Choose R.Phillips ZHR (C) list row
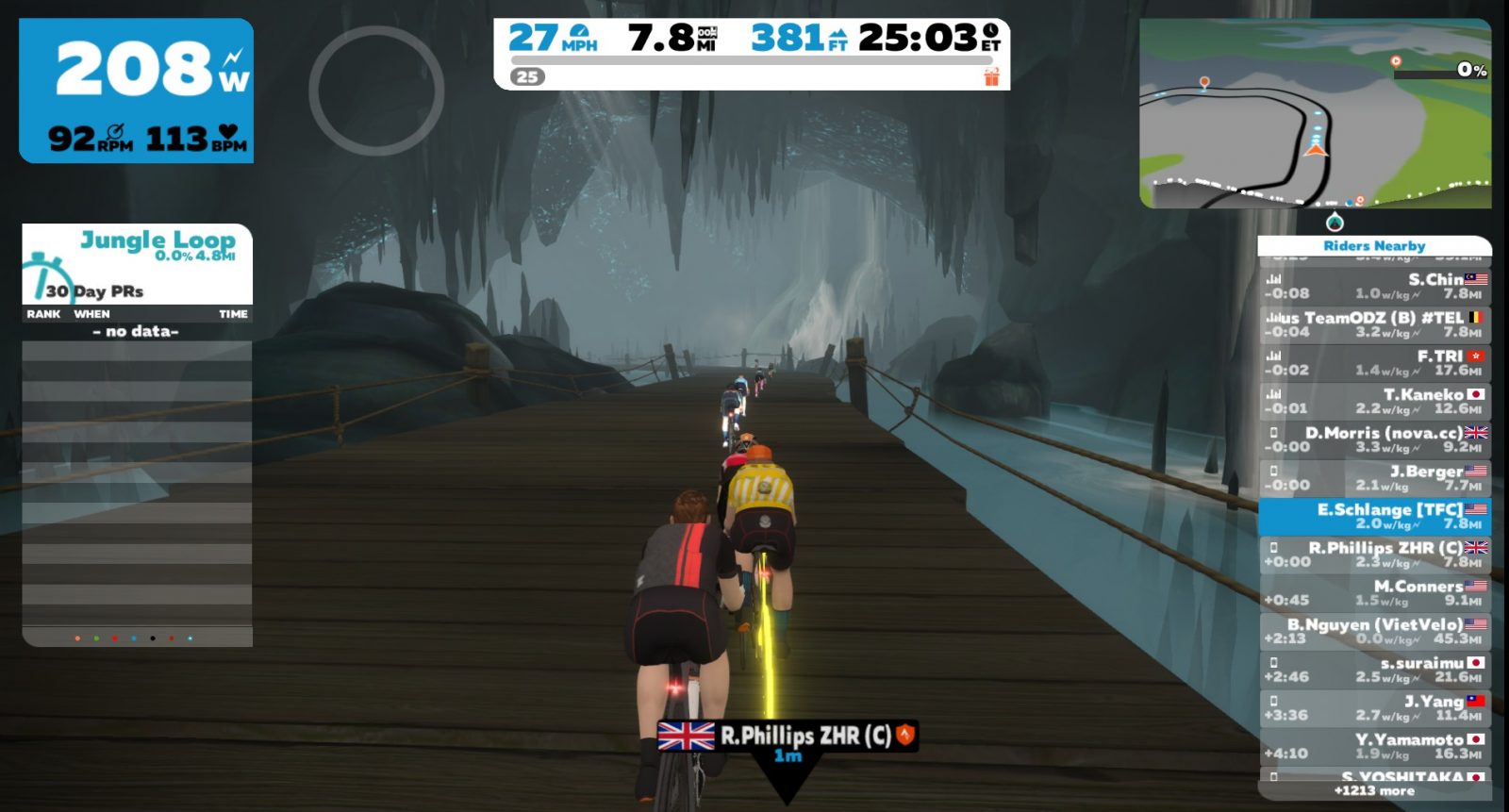 [x=1374, y=555]
